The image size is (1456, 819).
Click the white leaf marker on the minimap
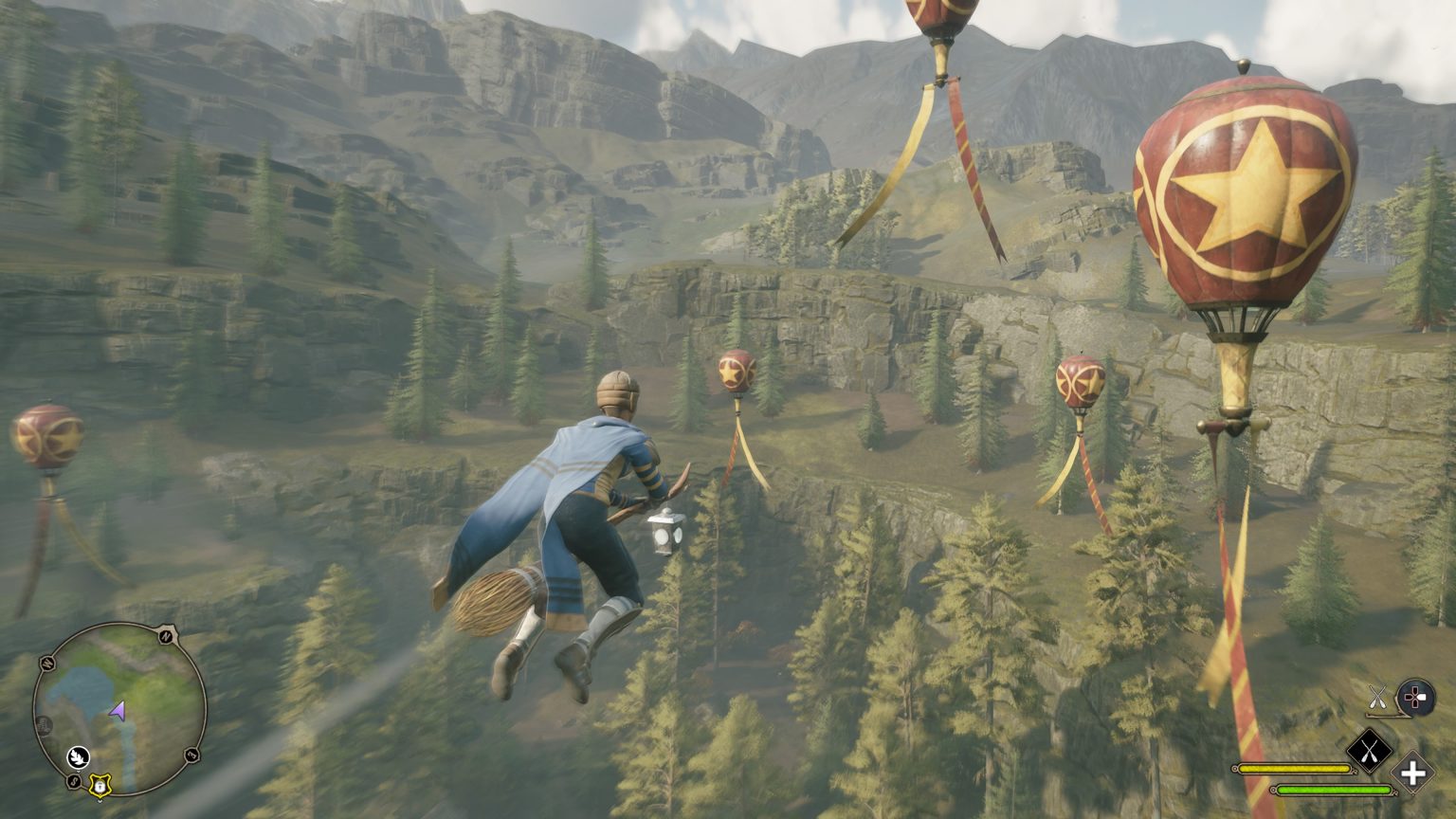[x=79, y=757]
